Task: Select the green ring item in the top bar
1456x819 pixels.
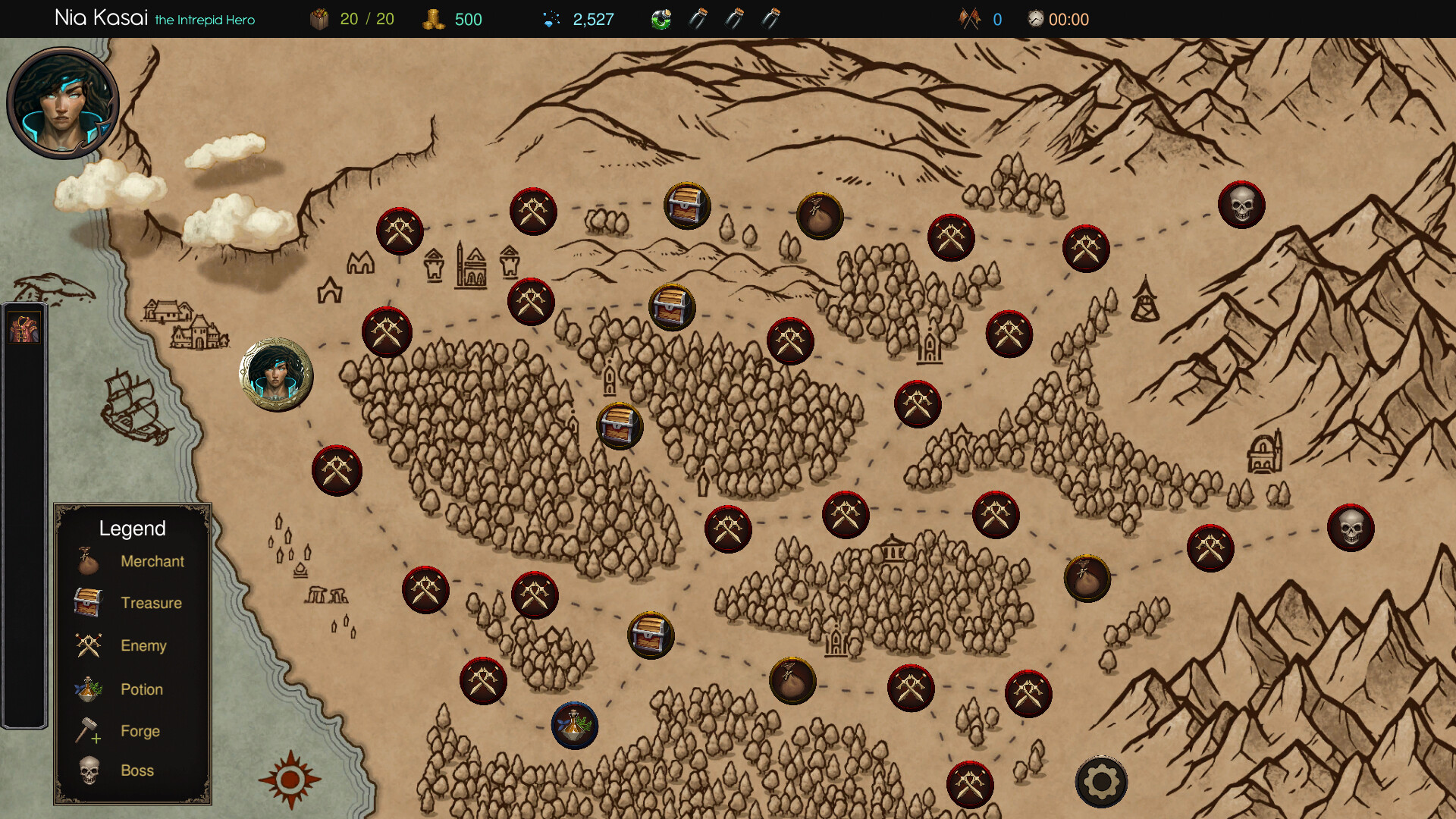Action: point(661,18)
